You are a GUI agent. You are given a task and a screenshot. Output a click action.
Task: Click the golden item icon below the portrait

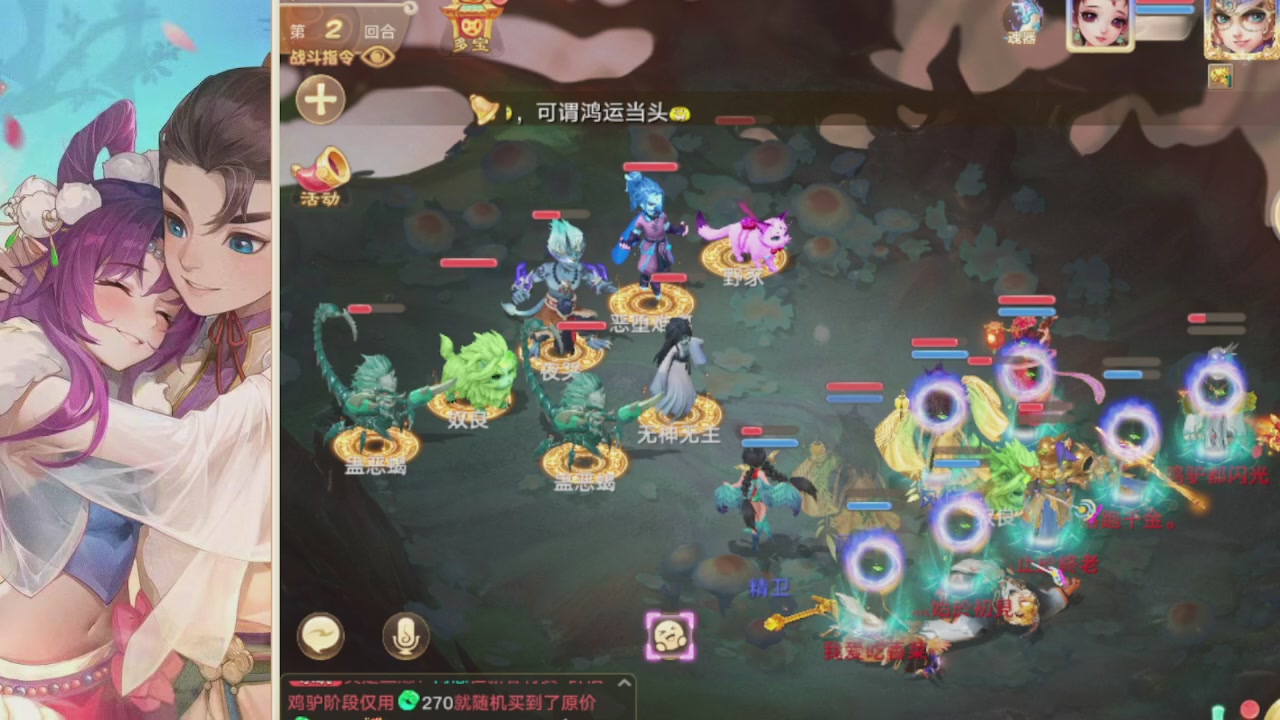coord(1221,76)
